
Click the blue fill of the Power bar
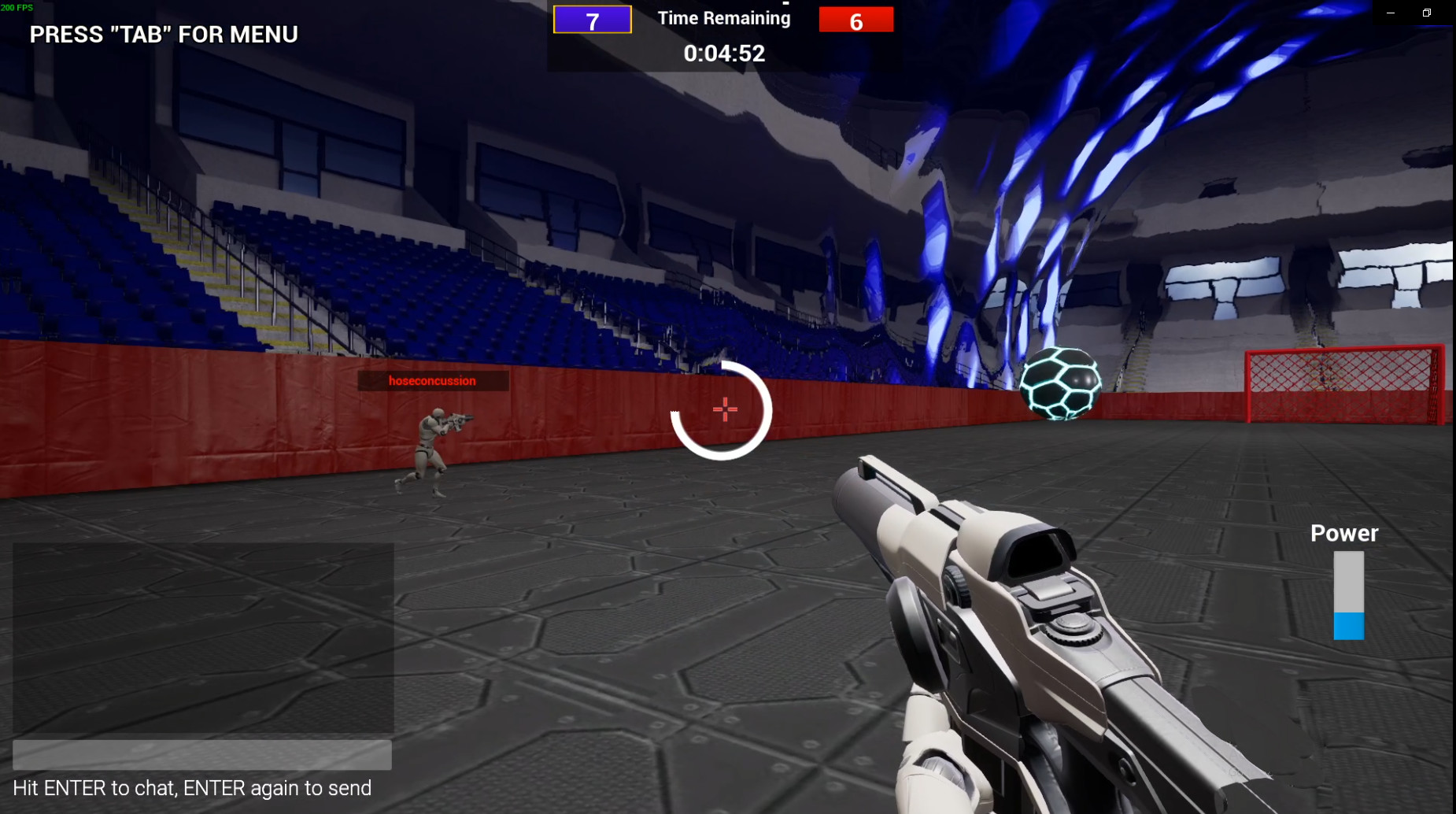click(x=1347, y=626)
